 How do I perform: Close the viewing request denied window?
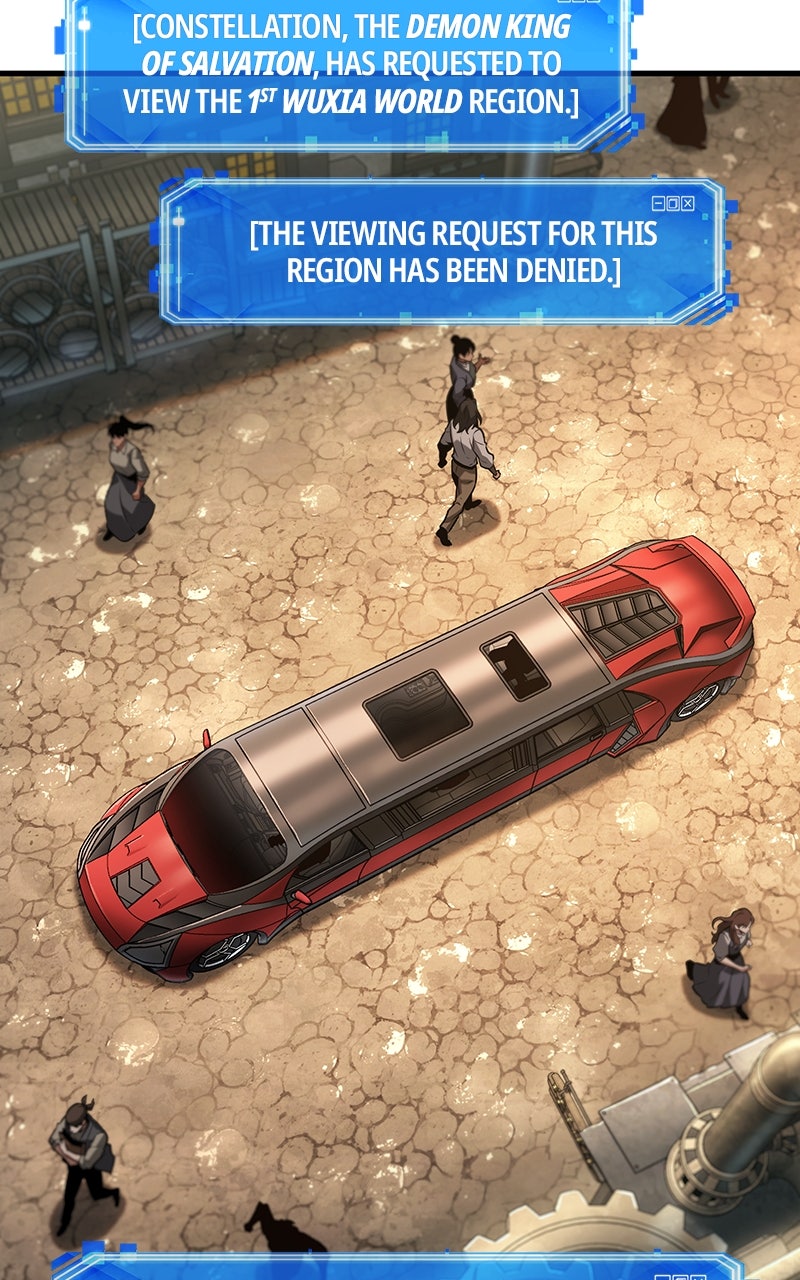(688, 203)
